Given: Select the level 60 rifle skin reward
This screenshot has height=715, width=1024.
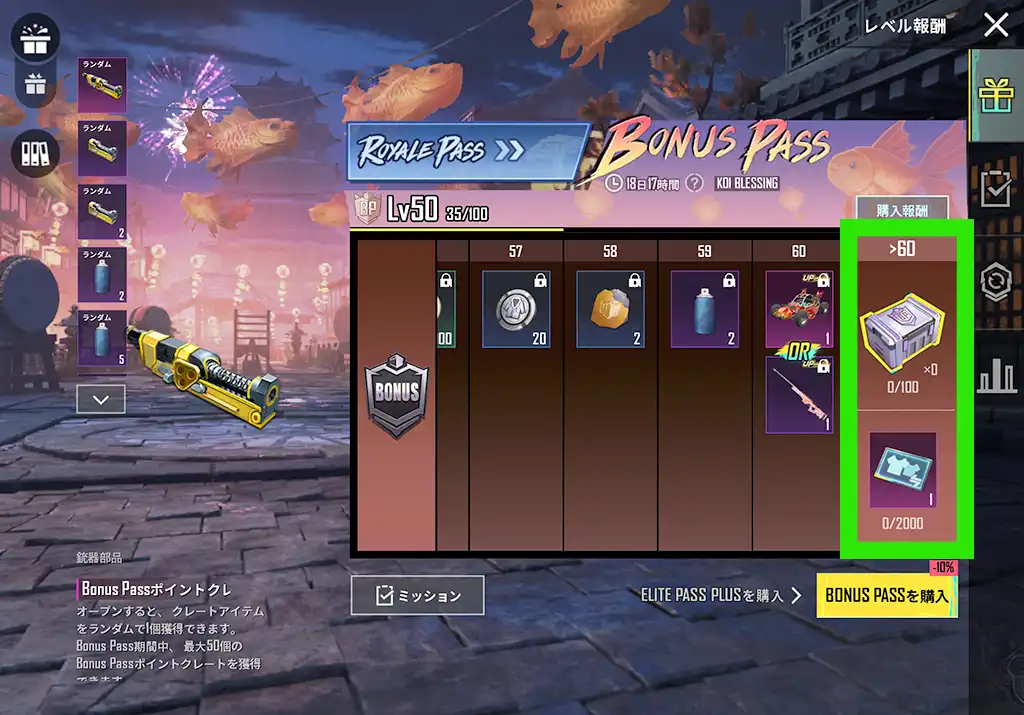Looking at the screenshot, I should pyautogui.click(x=798, y=395).
